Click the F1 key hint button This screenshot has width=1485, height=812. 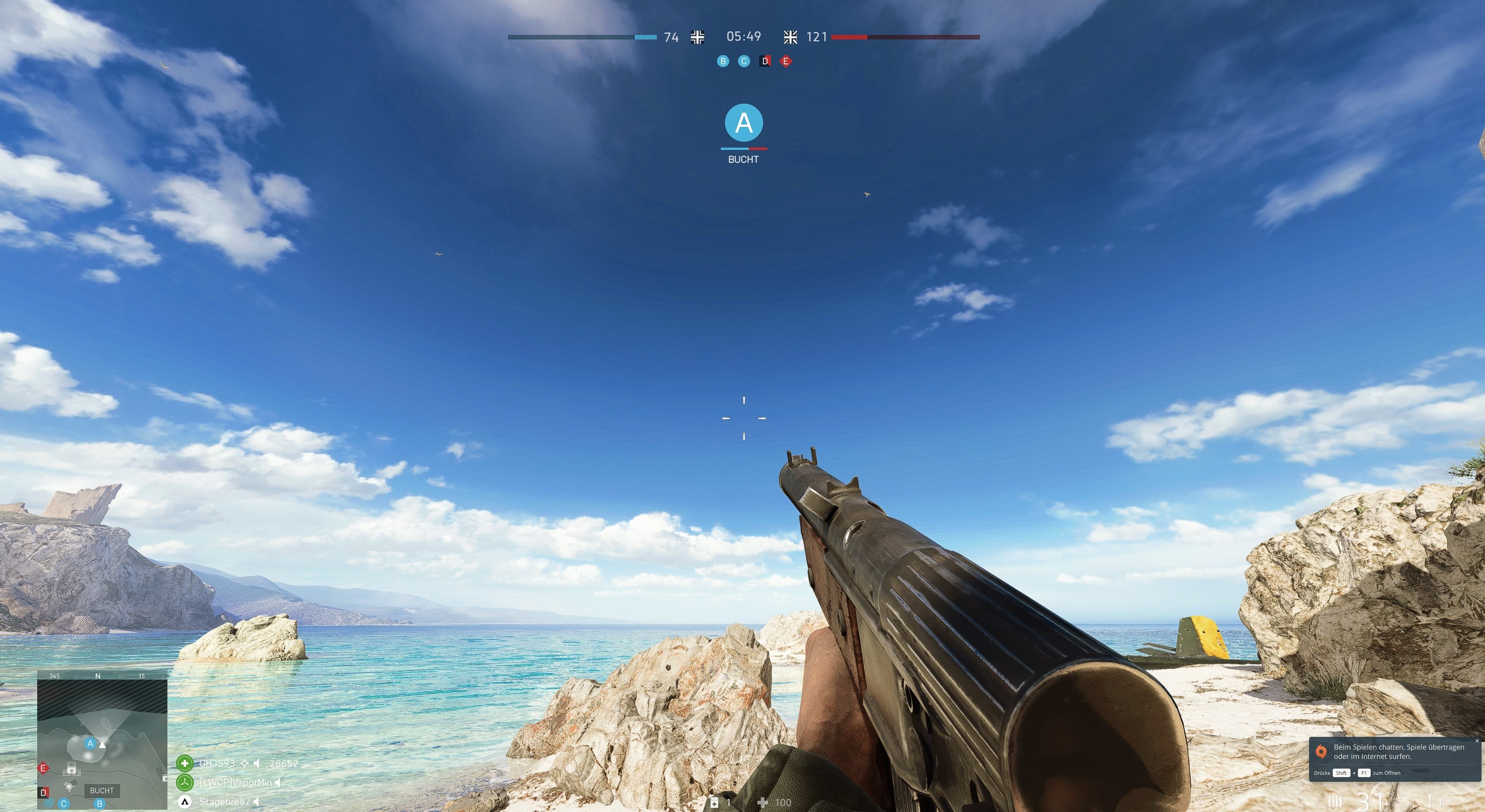[1364, 773]
